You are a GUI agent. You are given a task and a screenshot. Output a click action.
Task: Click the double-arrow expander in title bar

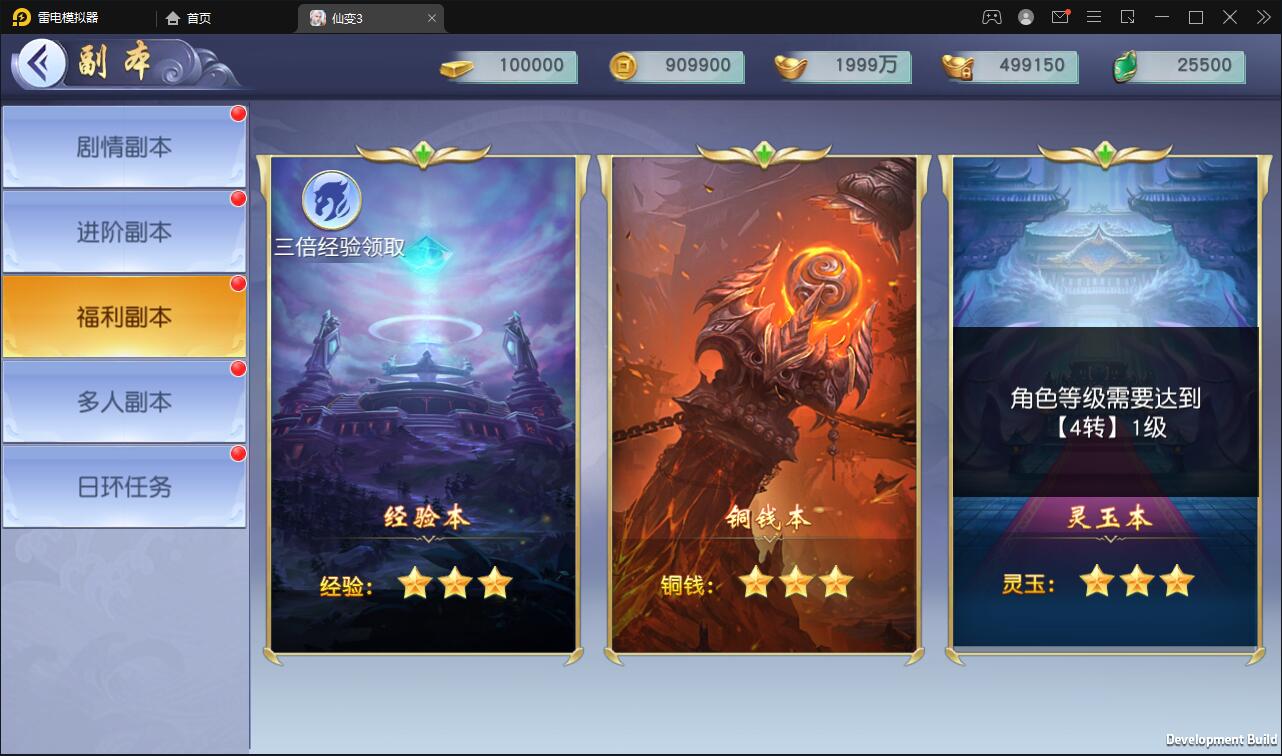coord(1263,17)
